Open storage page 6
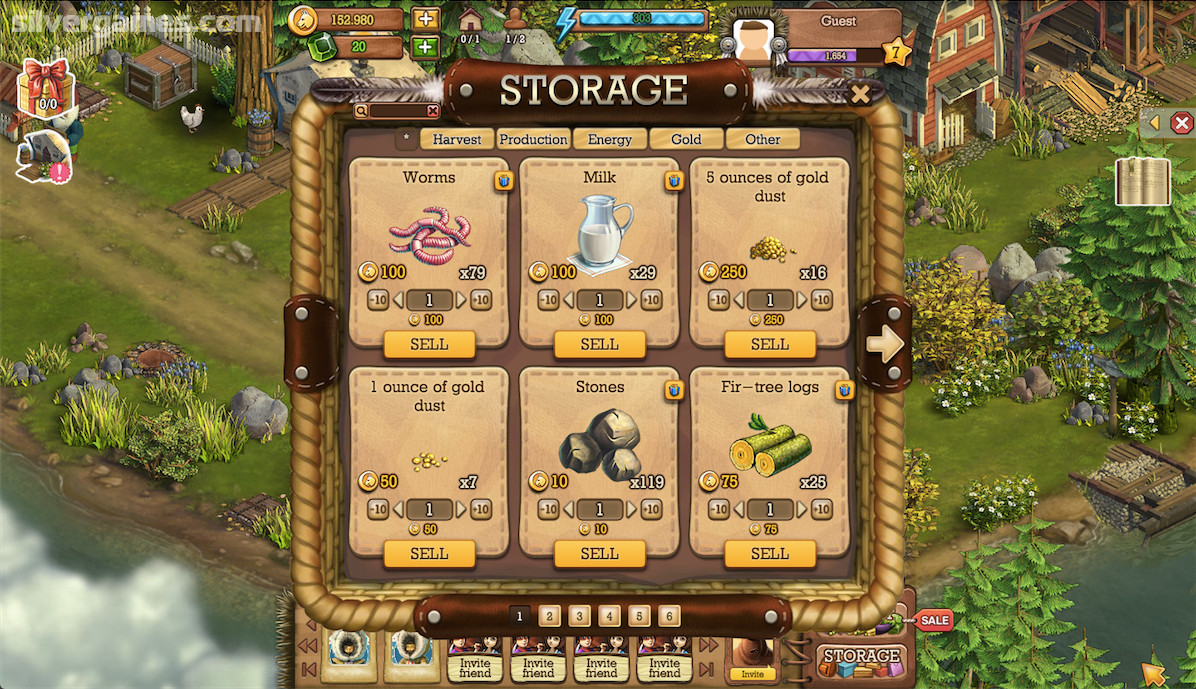 (x=670, y=616)
